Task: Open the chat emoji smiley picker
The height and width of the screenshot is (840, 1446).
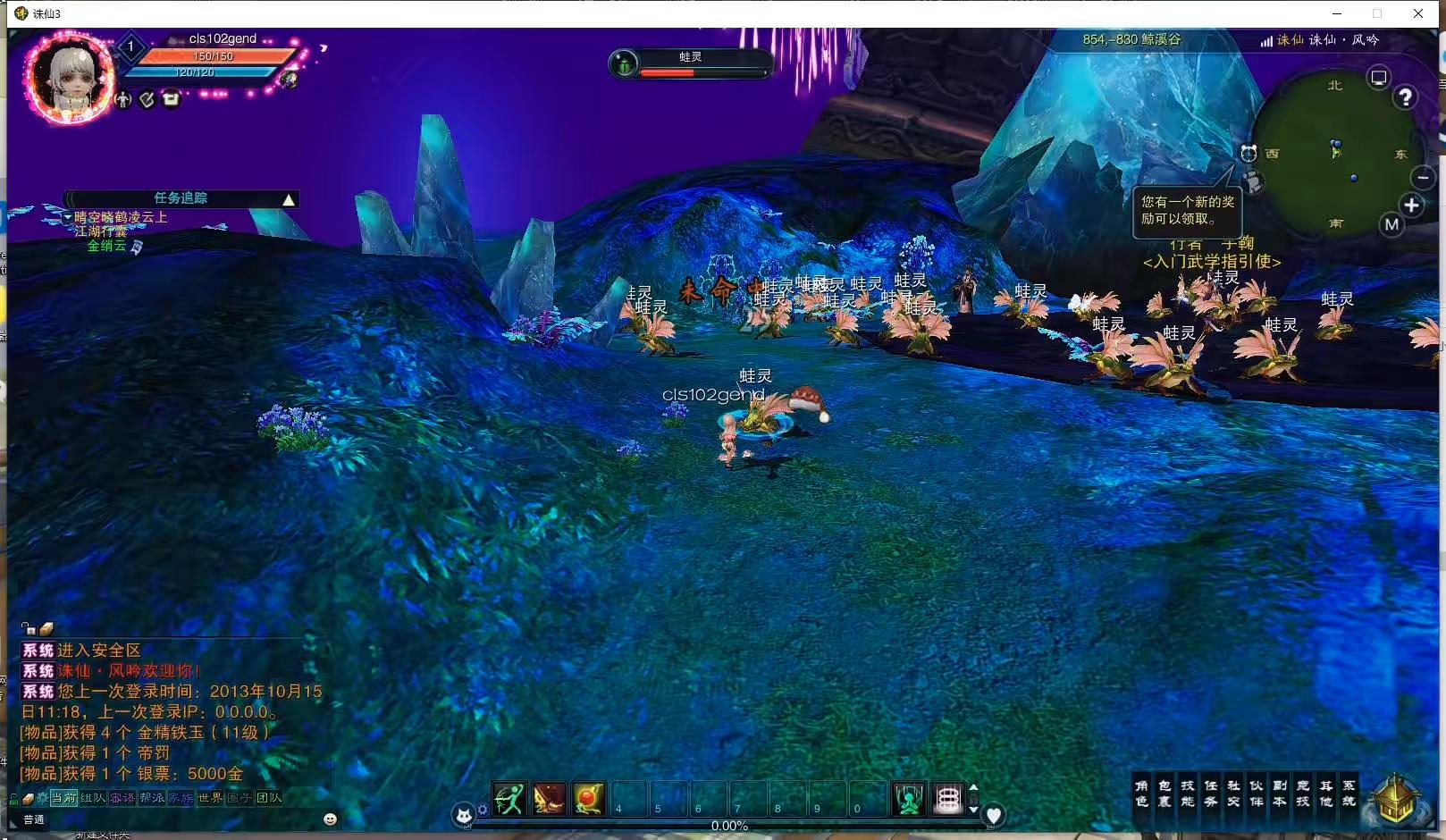Action: (x=330, y=819)
